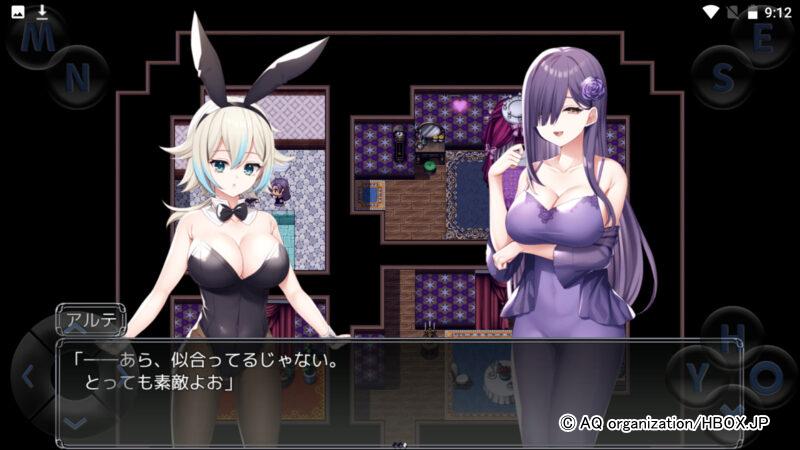Tap the virtual N button
800x450 pixels.
click(x=78, y=75)
